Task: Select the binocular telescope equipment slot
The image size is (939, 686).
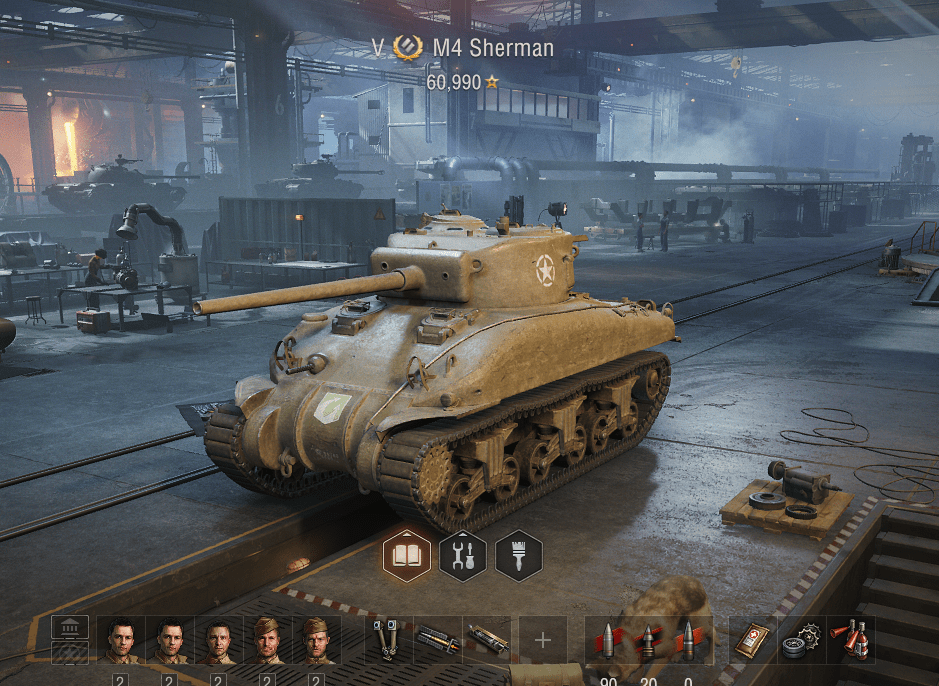Action: [x=389, y=640]
